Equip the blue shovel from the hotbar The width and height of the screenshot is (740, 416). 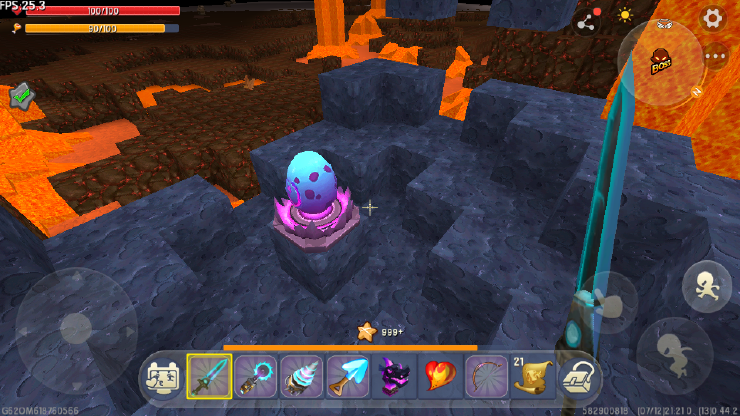point(348,376)
